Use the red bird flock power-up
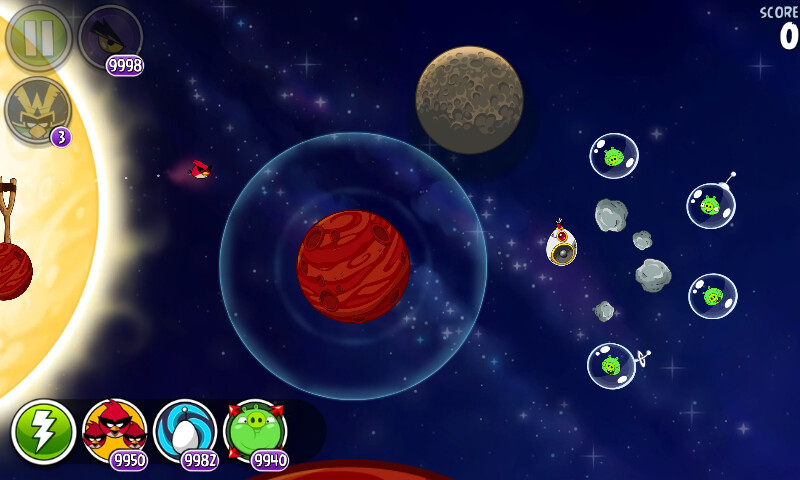Viewport: 800px width, 480px height. tap(114, 431)
